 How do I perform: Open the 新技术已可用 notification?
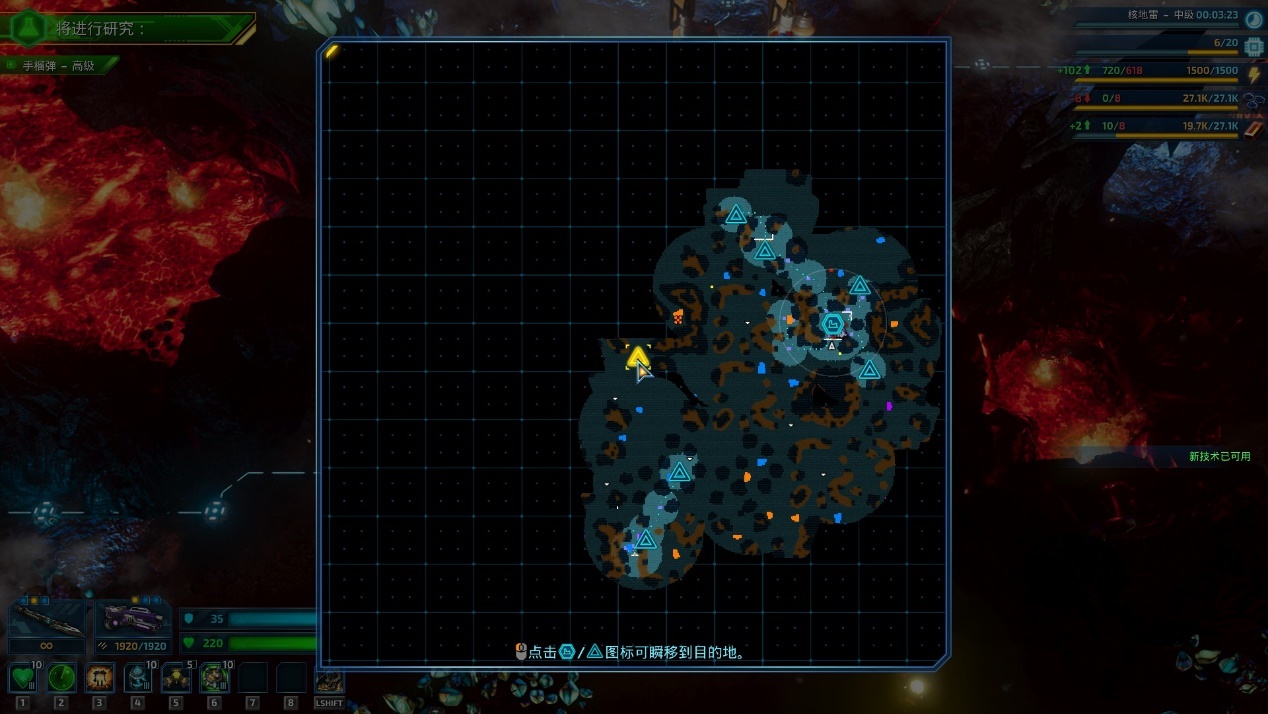[1219, 456]
